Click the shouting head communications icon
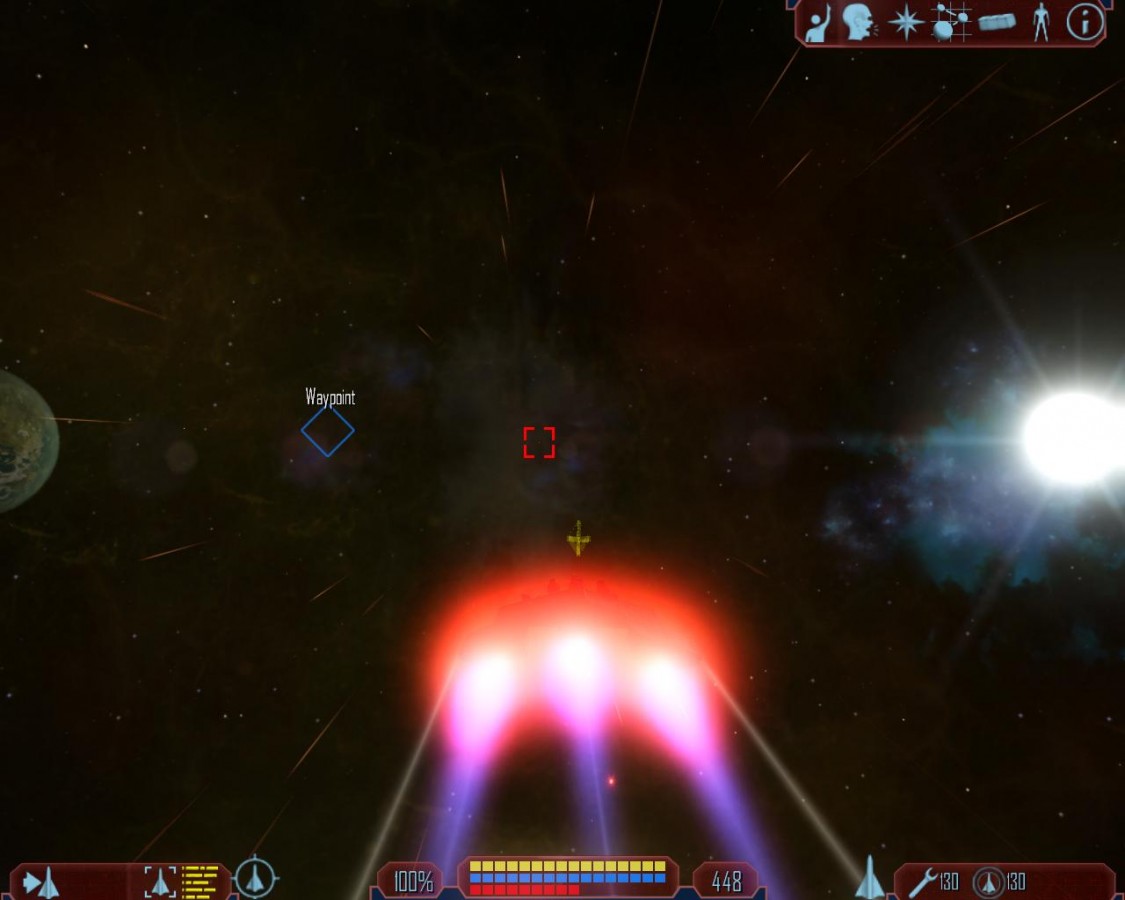This screenshot has height=900, width=1125. tap(857, 22)
